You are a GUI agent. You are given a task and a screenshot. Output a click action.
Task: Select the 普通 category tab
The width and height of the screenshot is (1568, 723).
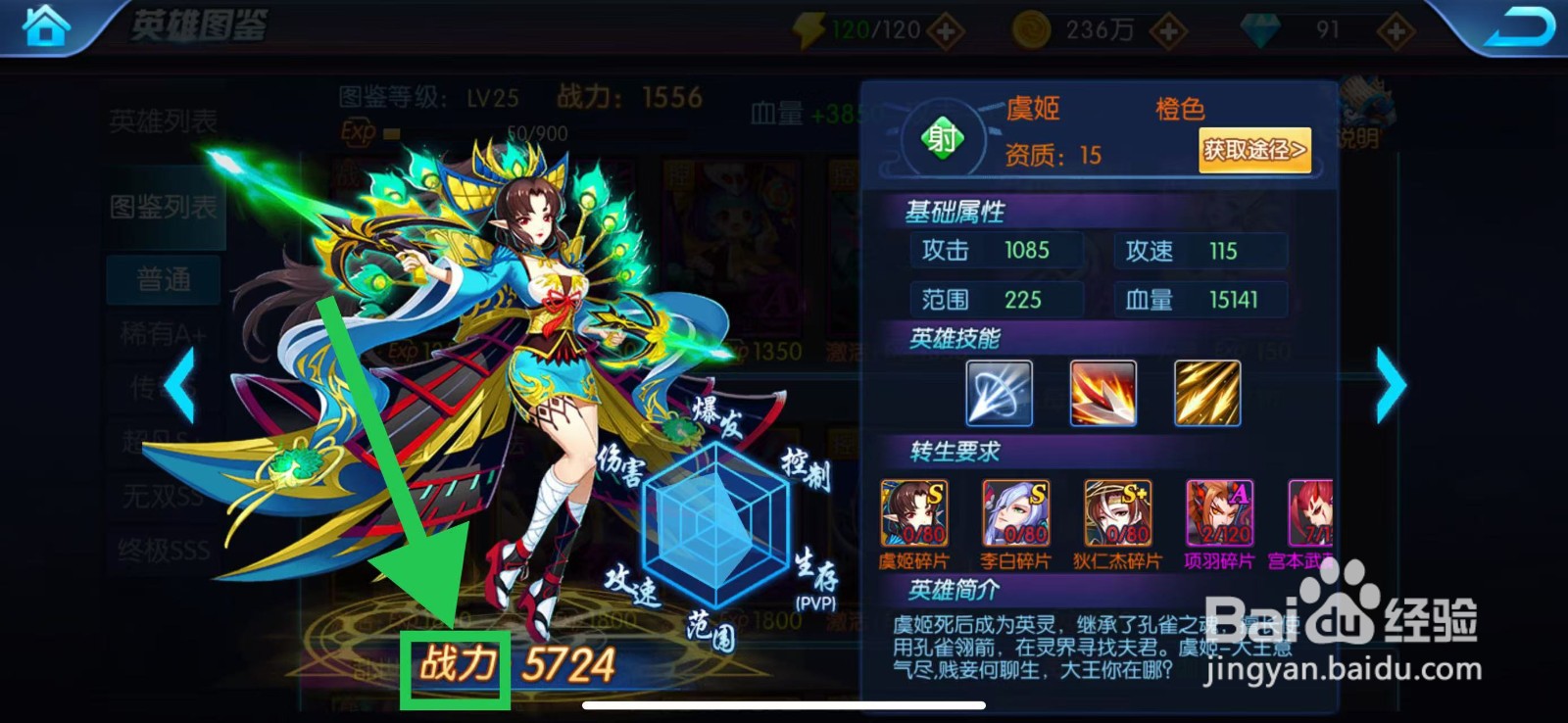(163, 278)
